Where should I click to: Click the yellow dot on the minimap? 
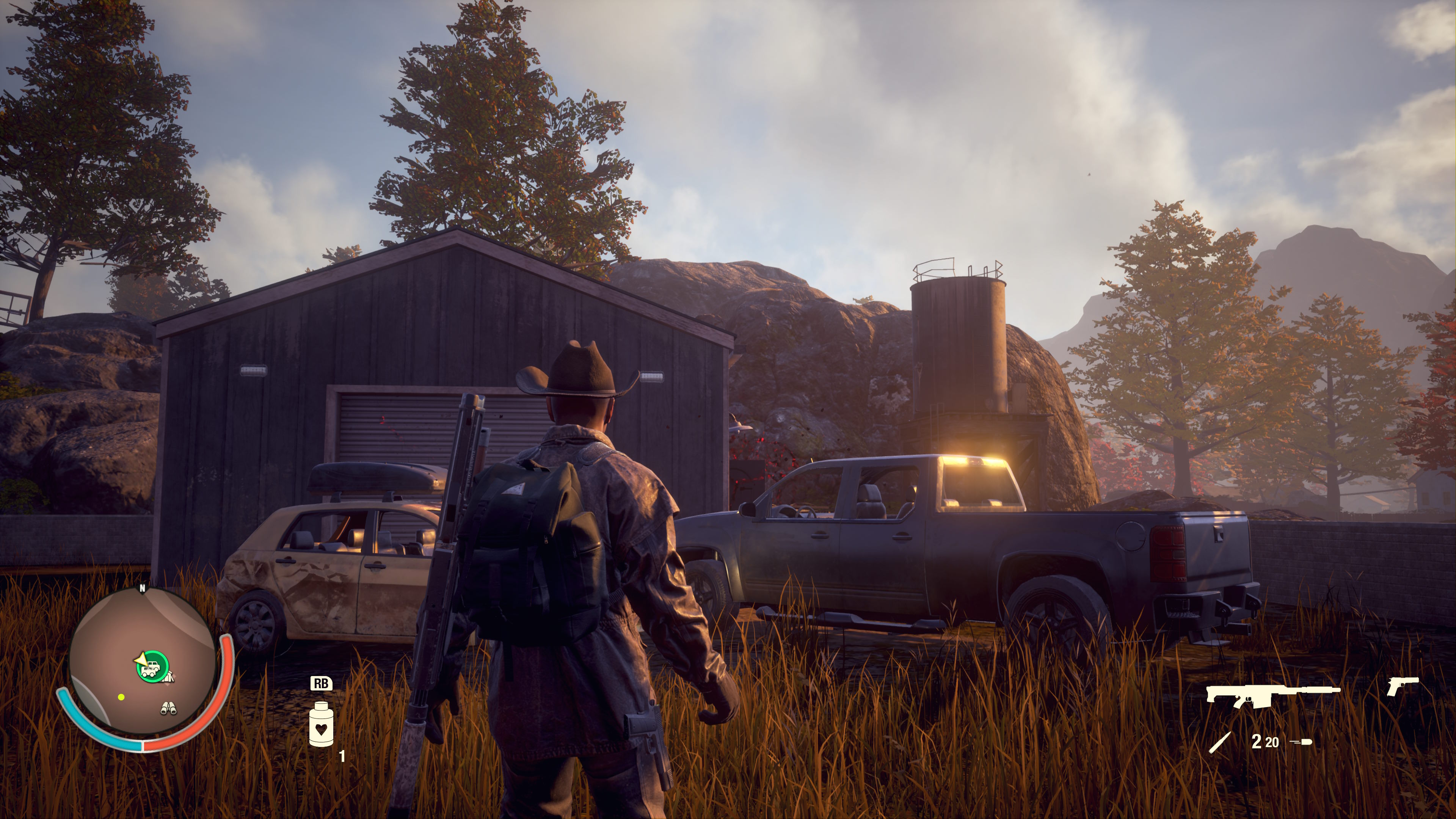[121, 698]
